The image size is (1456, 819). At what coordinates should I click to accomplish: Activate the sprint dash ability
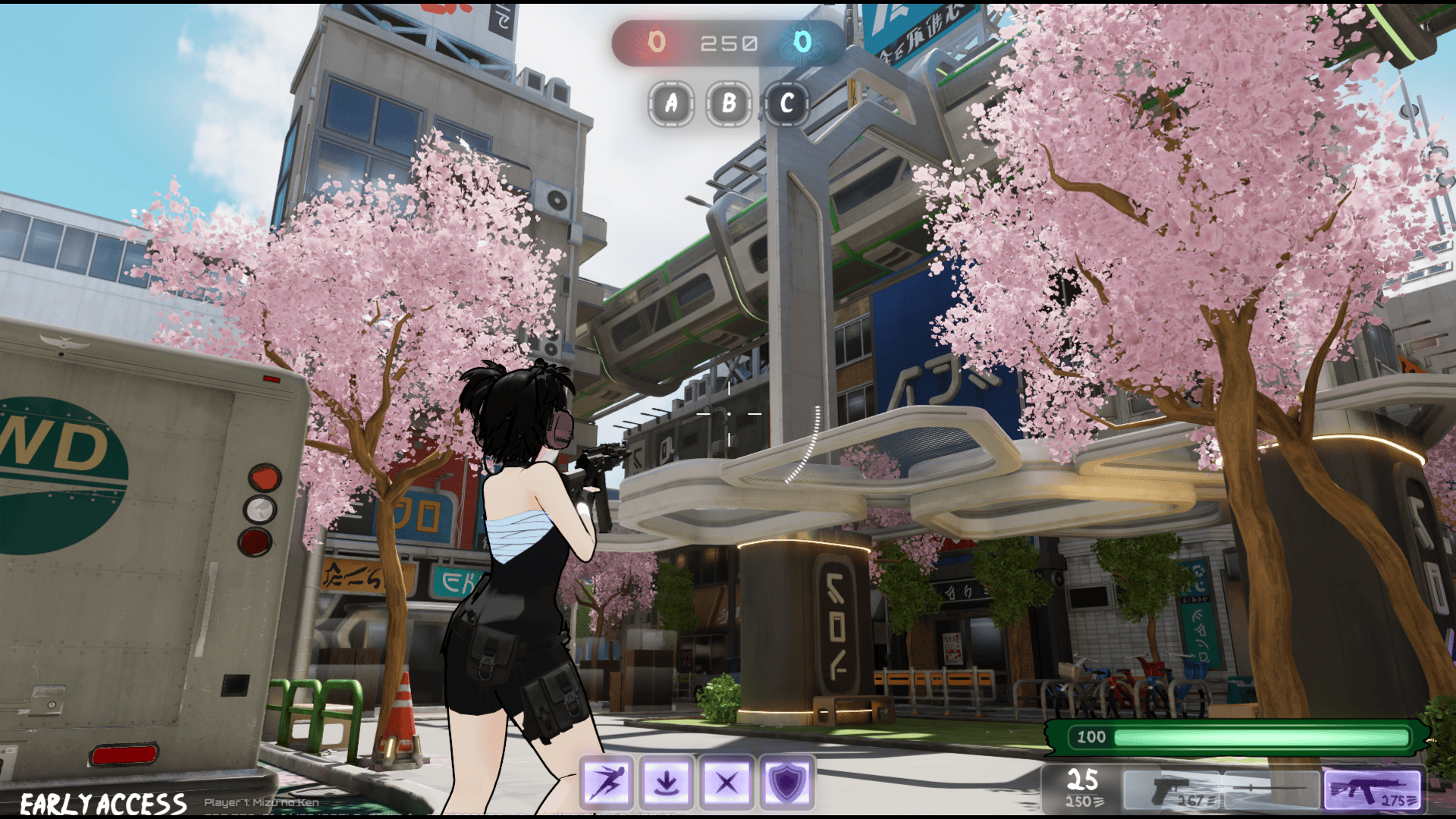[607, 782]
